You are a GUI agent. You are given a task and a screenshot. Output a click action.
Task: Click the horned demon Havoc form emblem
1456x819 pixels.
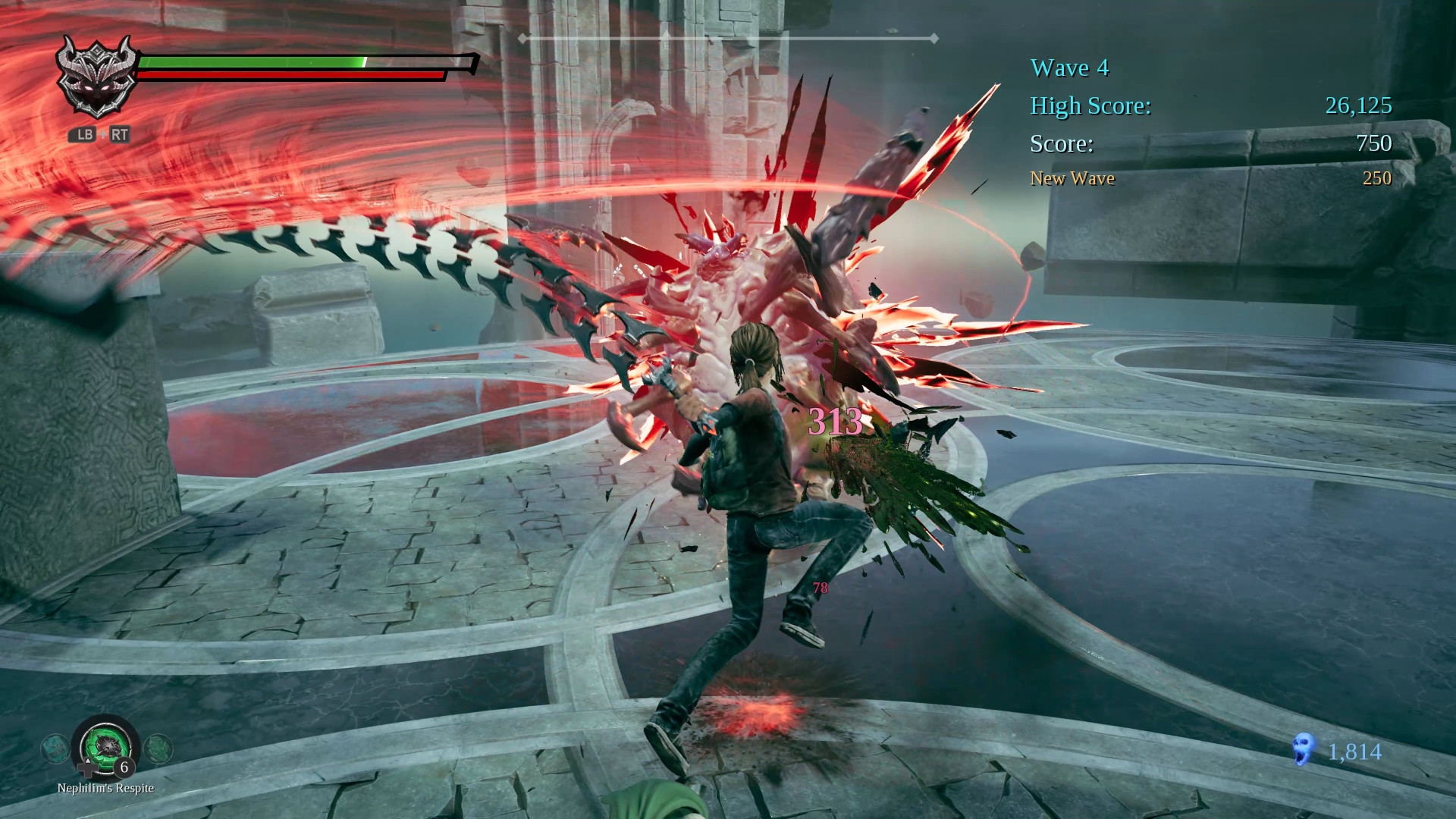tap(97, 79)
